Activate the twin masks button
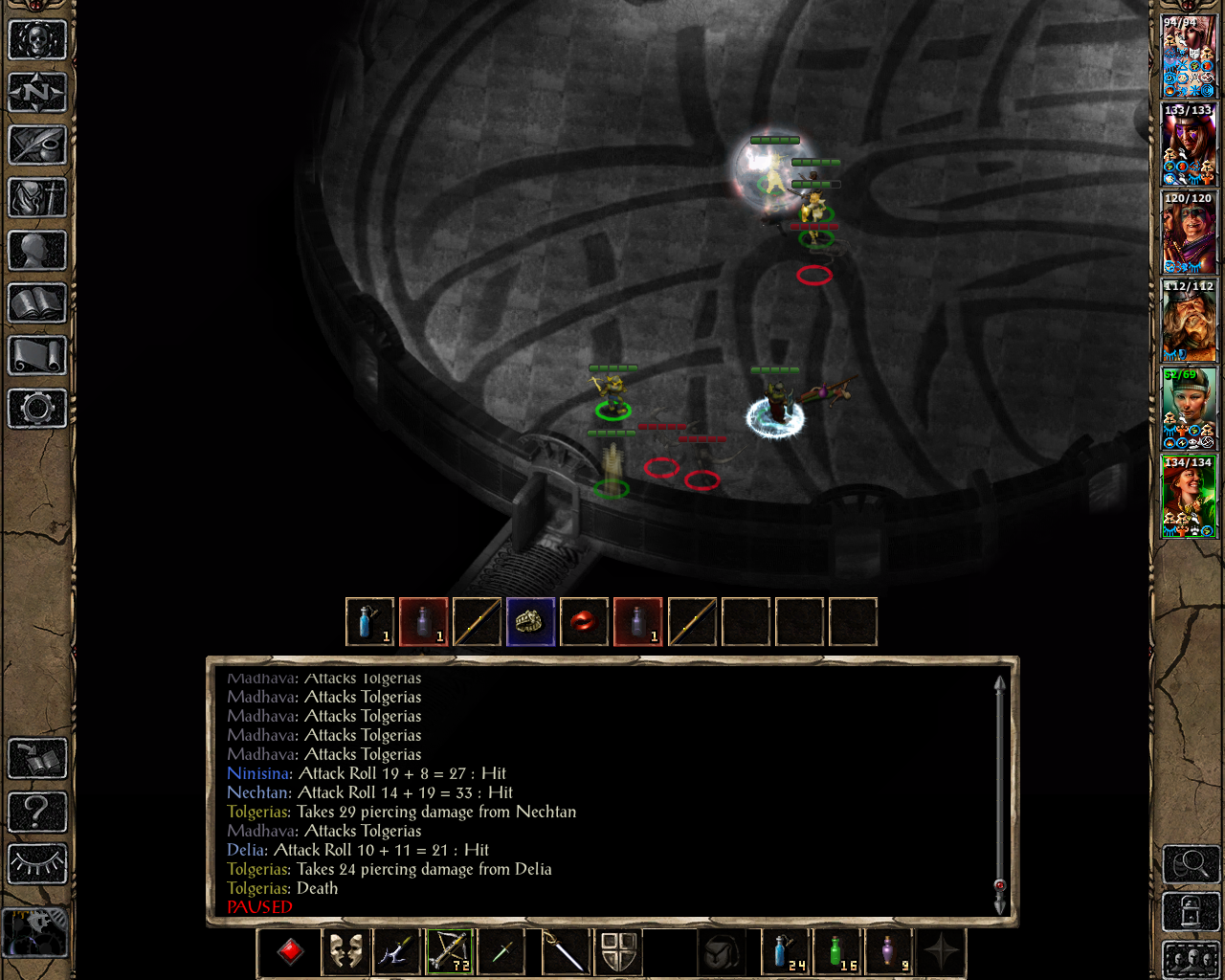 (x=345, y=951)
